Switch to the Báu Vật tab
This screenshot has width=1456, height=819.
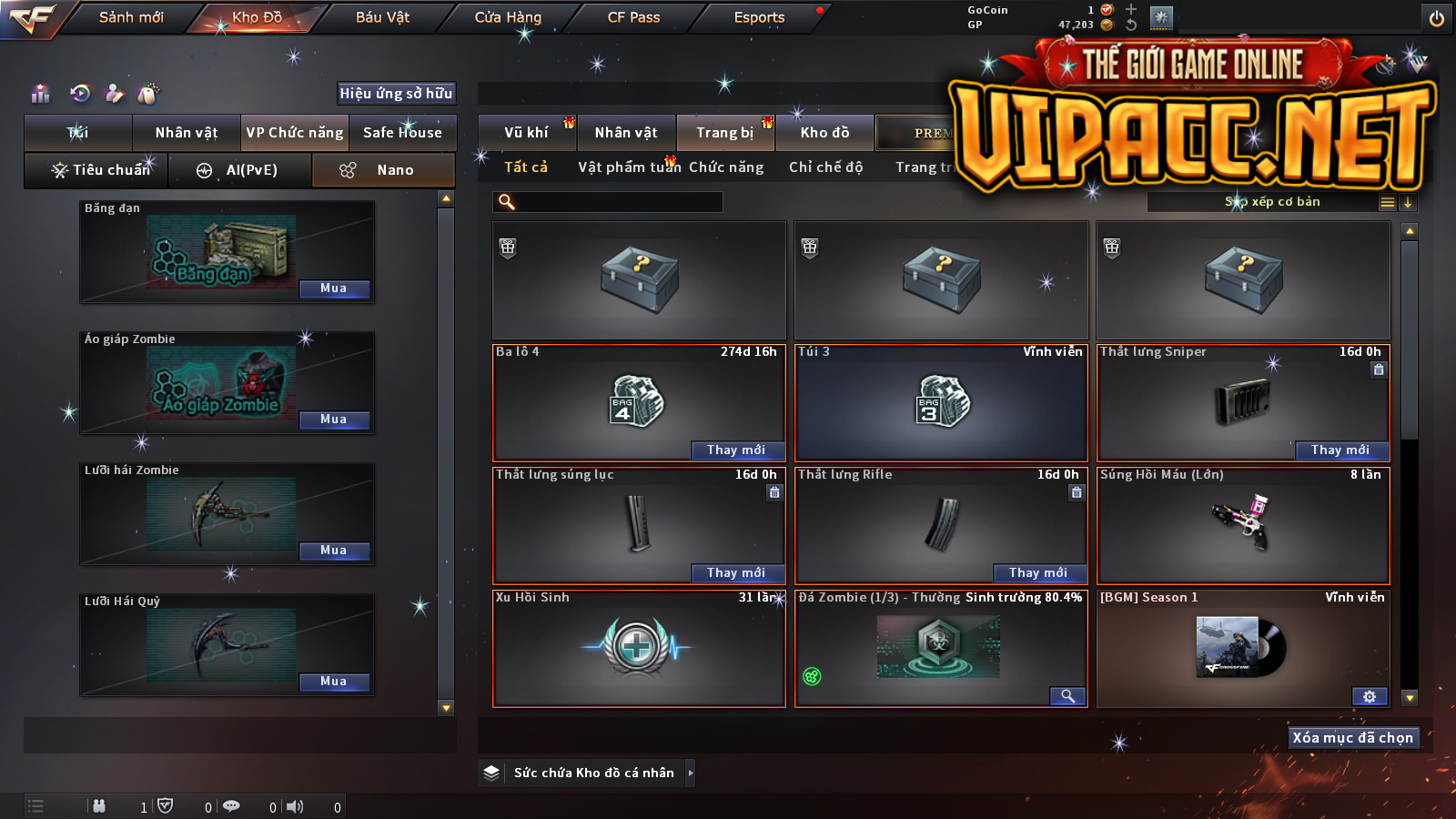point(382,17)
